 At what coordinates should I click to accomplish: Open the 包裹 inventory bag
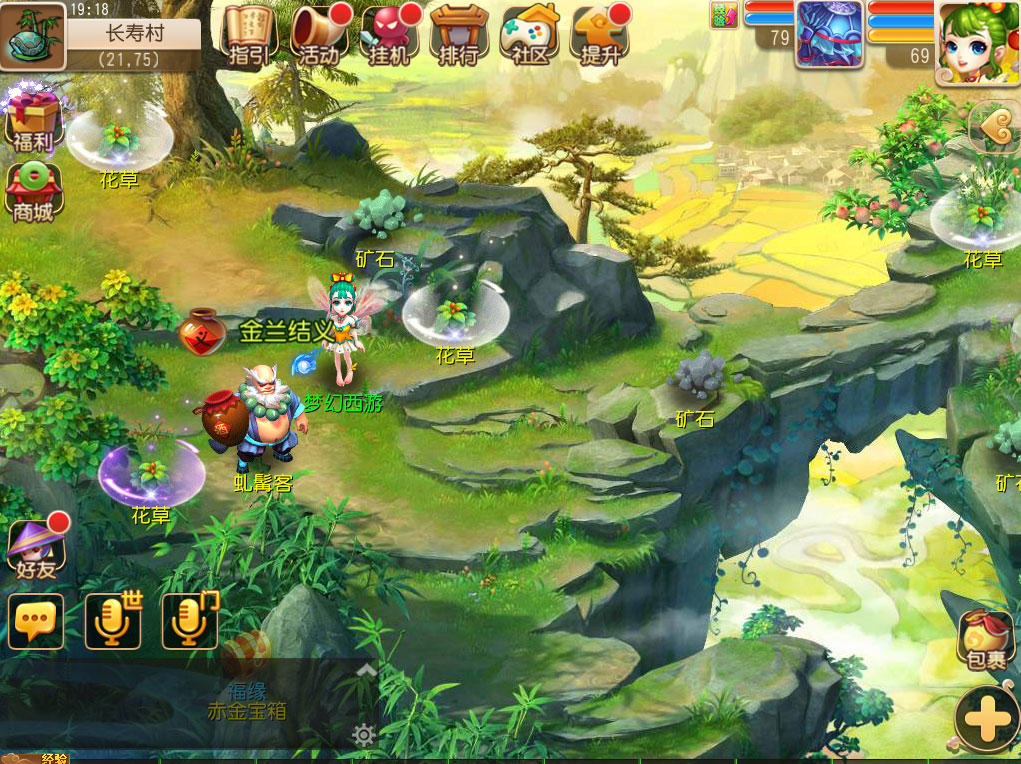pos(985,639)
